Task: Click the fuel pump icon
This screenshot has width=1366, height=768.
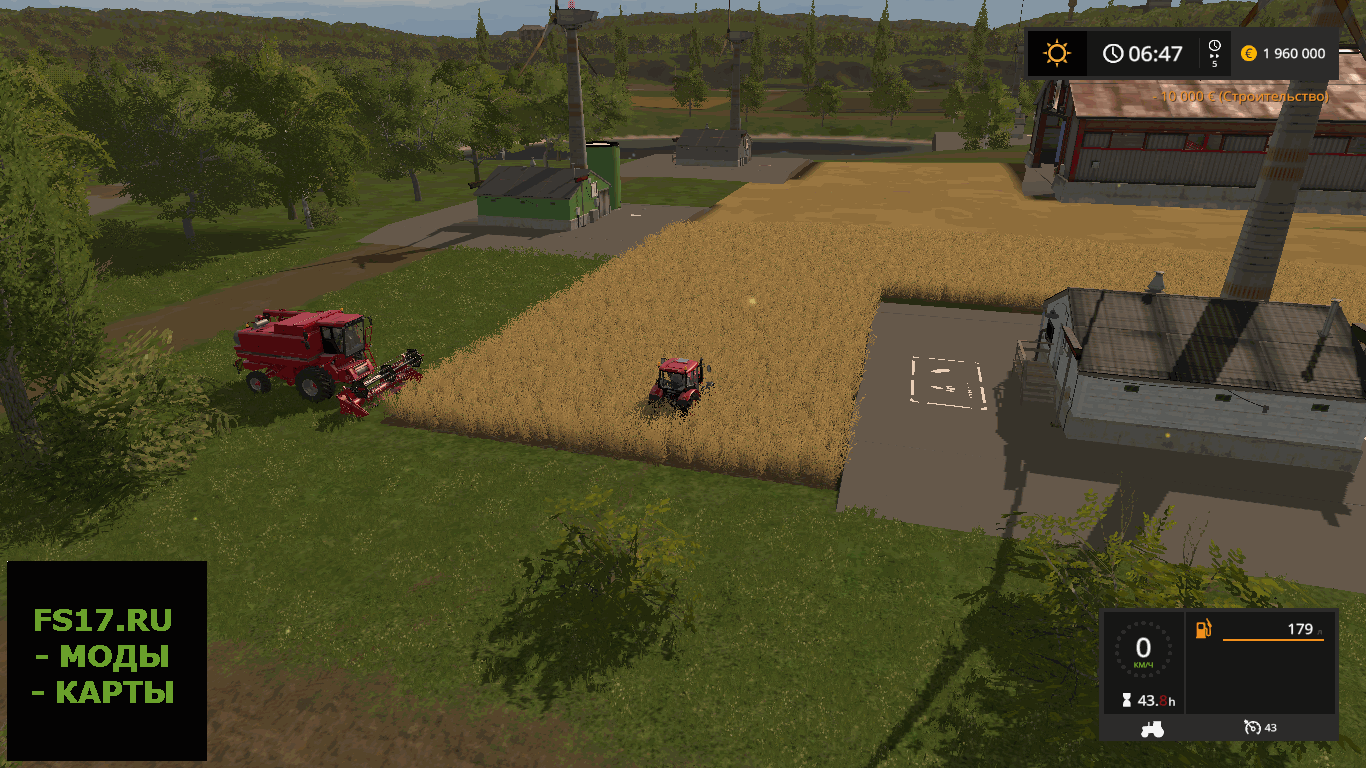Action: (x=1203, y=629)
